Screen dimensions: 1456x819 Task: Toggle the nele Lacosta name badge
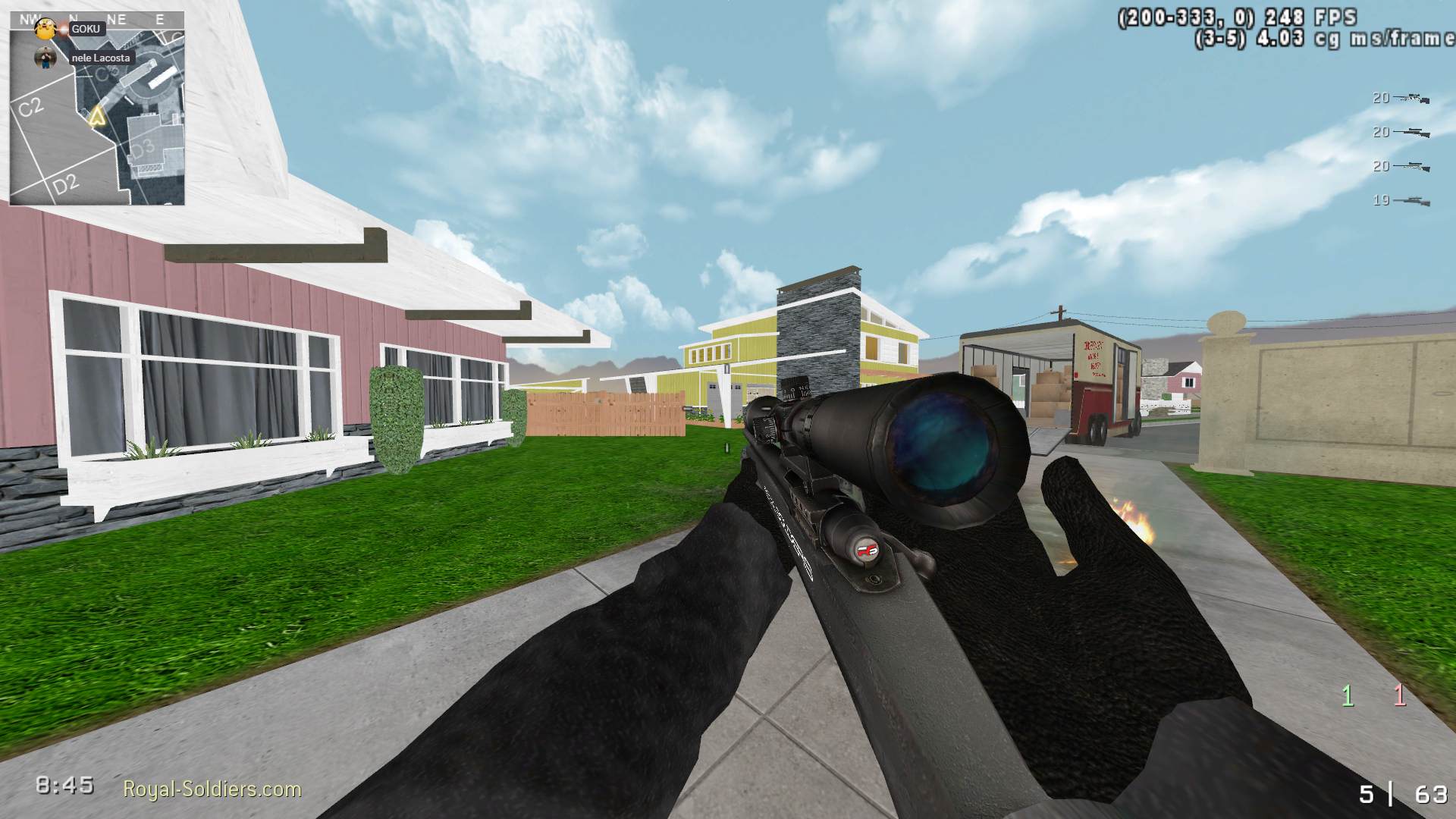coord(99,58)
